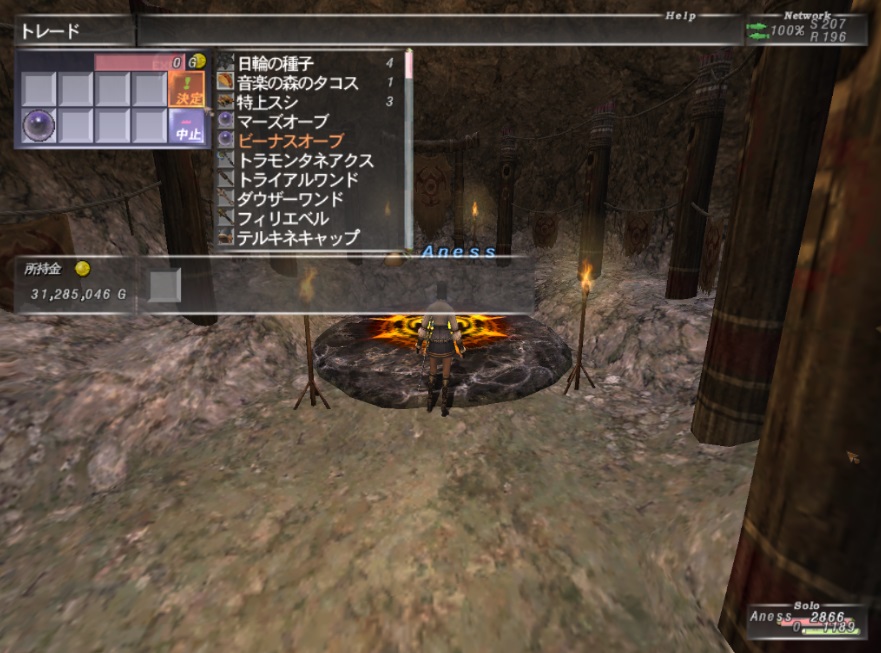
Task: Select テルキネキャップ at the list bottom
Action: pyautogui.click(x=297, y=238)
